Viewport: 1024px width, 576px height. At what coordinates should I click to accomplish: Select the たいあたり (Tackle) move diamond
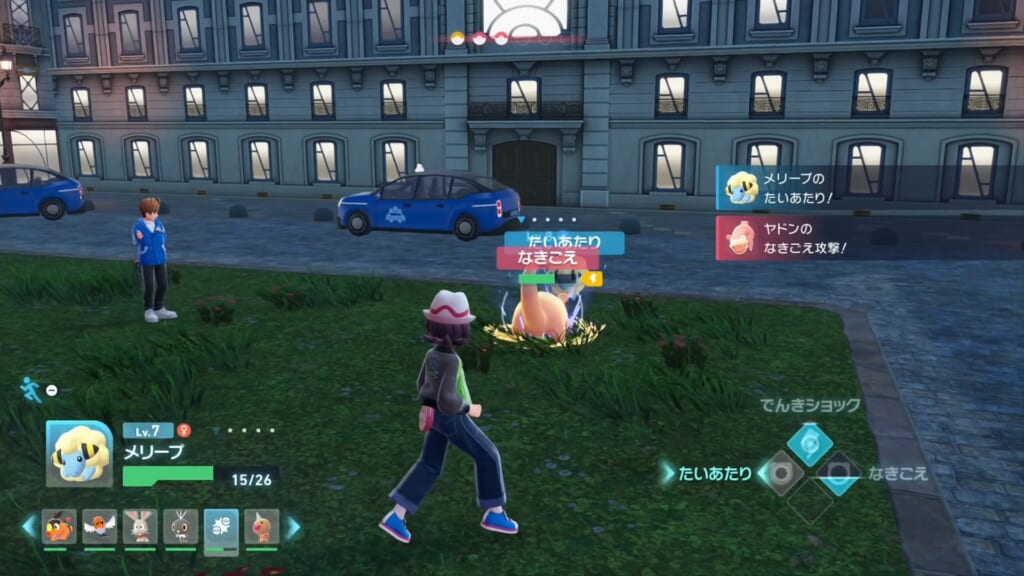[x=781, y=473]
